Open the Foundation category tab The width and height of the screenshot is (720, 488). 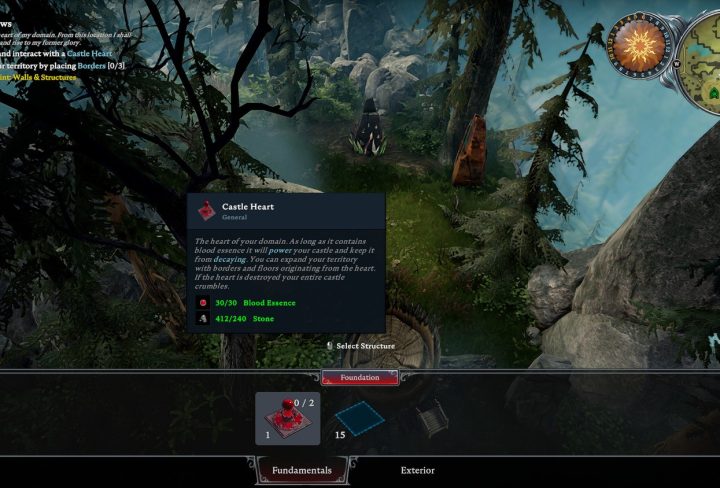pos(360,377)
